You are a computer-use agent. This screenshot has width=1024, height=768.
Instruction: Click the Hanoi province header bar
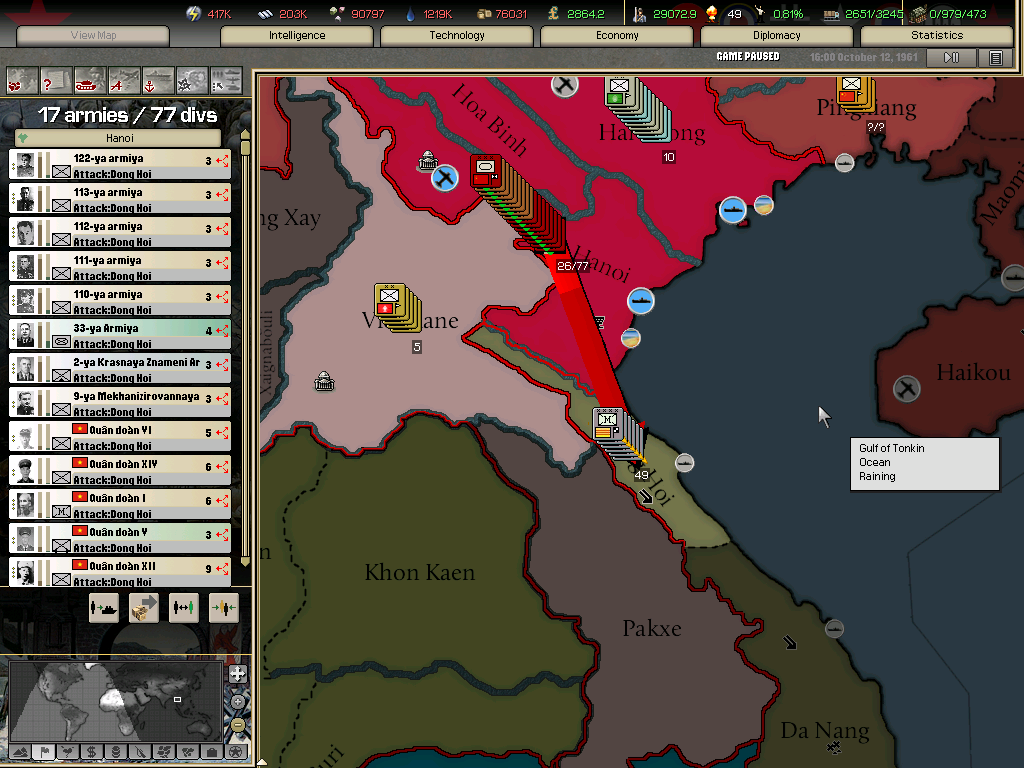click(120, 138)
